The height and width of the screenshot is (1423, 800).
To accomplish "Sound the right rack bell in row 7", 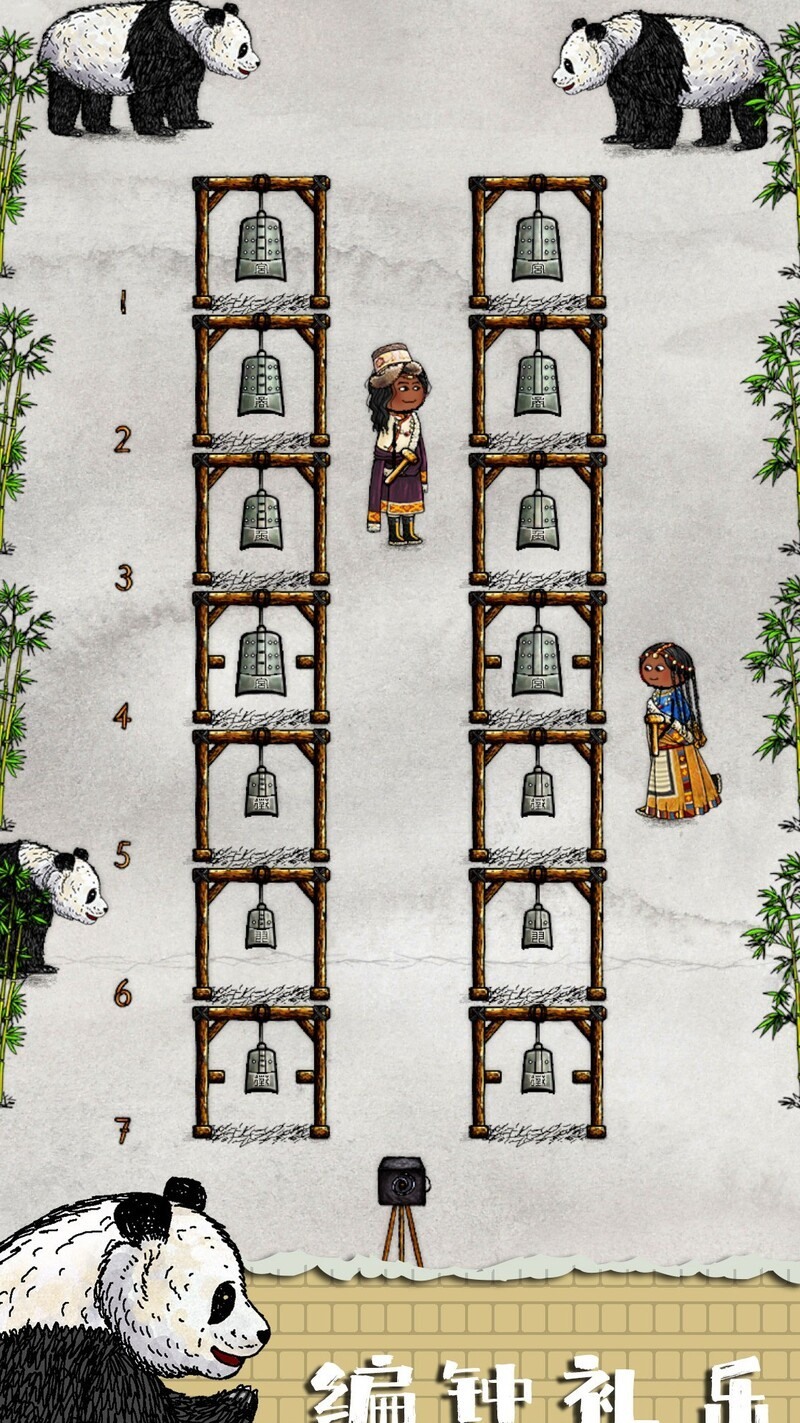I will click(x=537, y=1069).
